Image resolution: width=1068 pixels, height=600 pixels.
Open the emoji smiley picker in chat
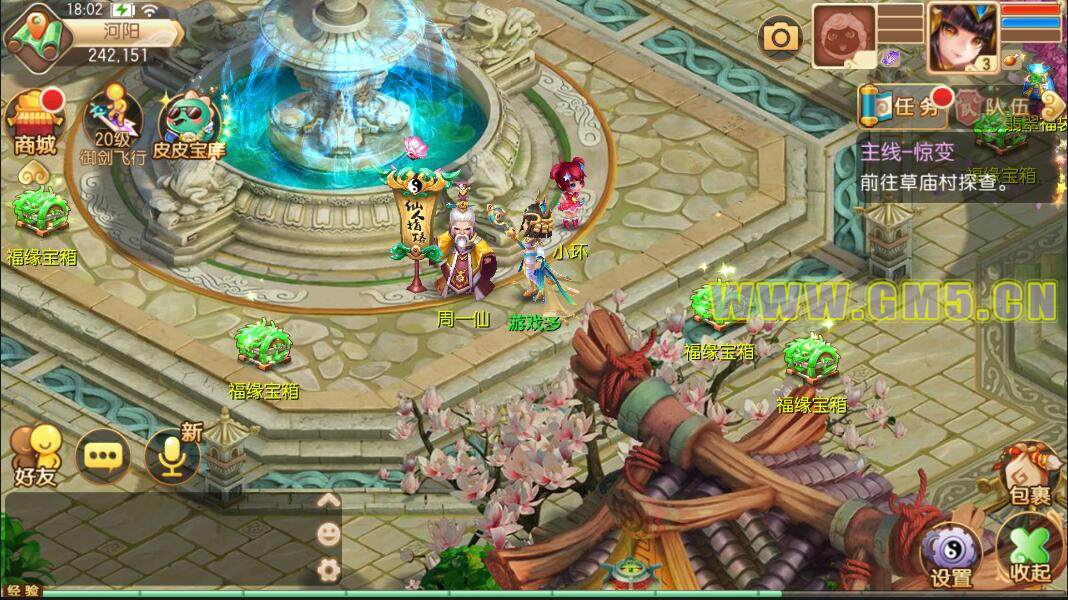[x=327, y=534]
